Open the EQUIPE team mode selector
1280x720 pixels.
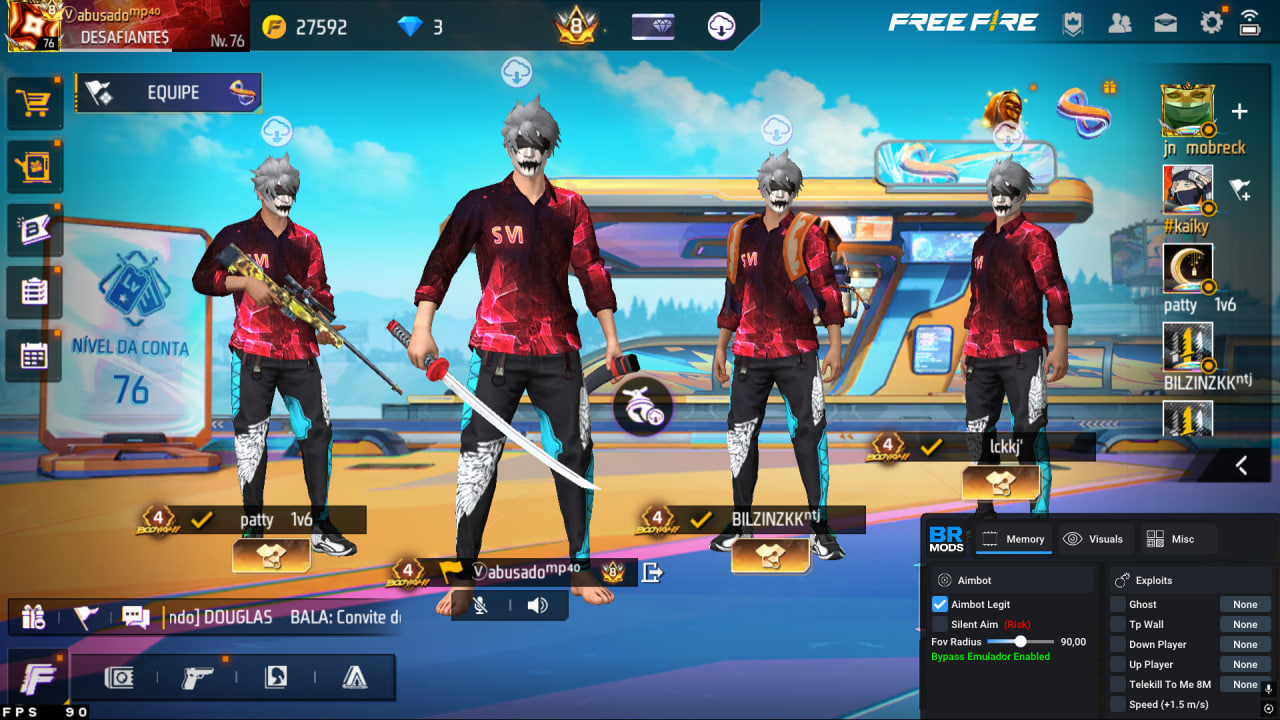168,93
